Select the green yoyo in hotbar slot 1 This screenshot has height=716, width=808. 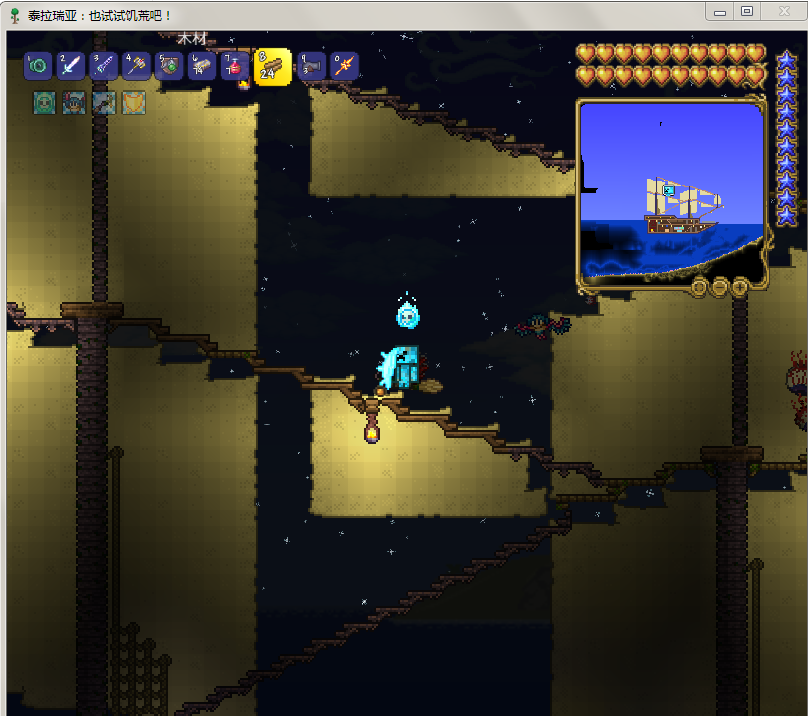[39, 66]
